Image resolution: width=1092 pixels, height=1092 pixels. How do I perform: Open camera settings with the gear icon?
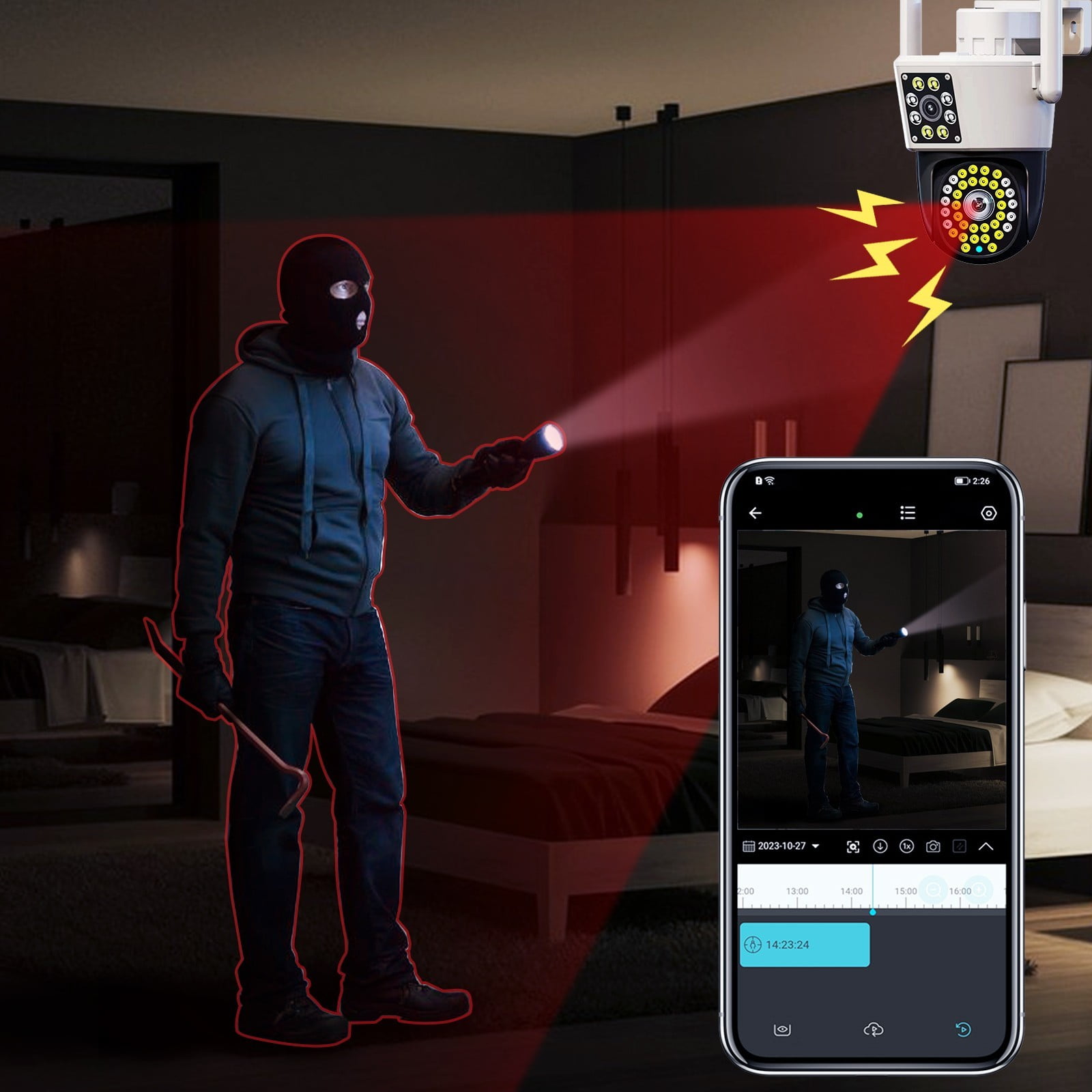tap(989, 513)
